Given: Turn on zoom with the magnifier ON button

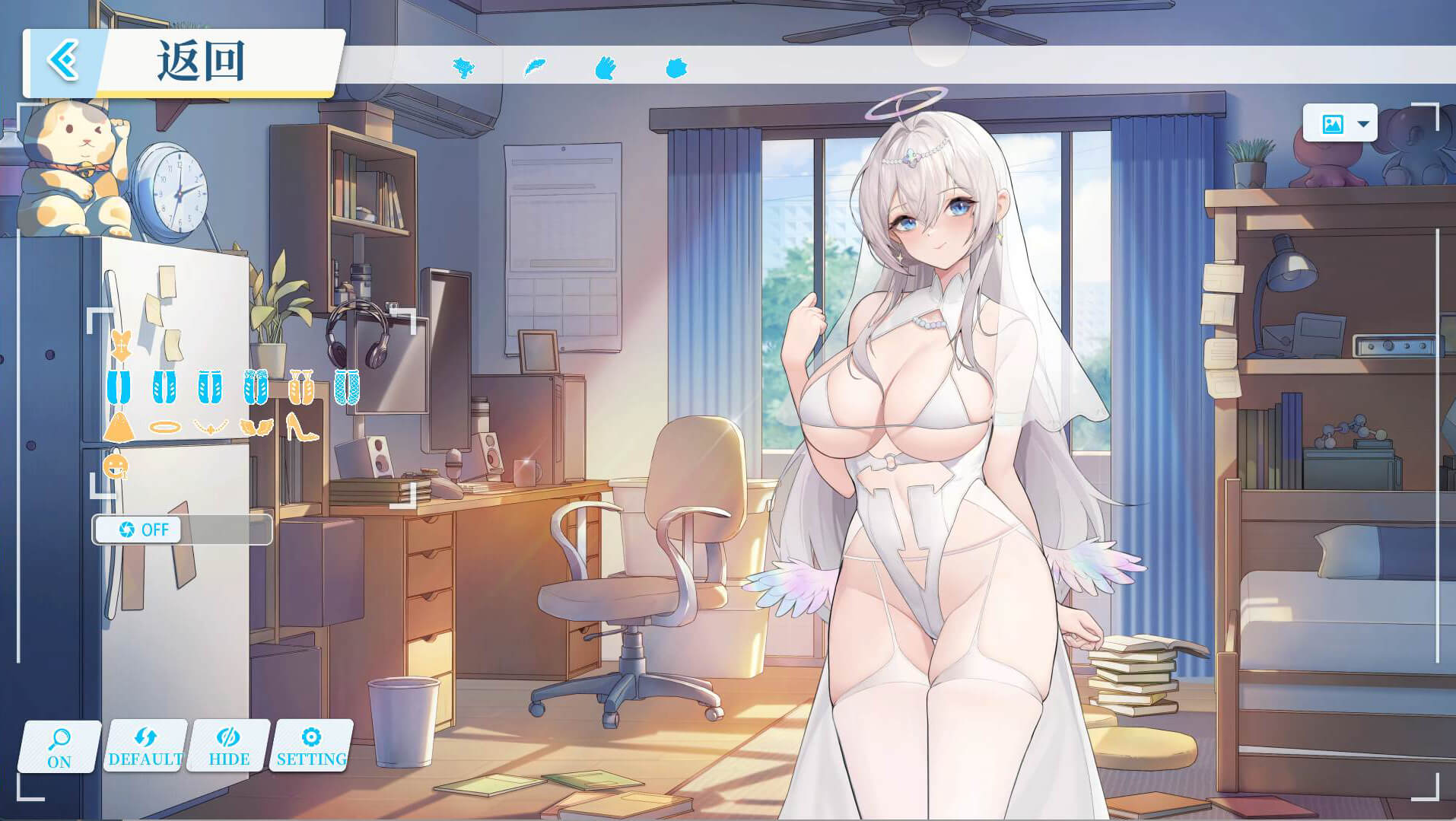Looking at the screenshot, I should (x=59, y=746).
